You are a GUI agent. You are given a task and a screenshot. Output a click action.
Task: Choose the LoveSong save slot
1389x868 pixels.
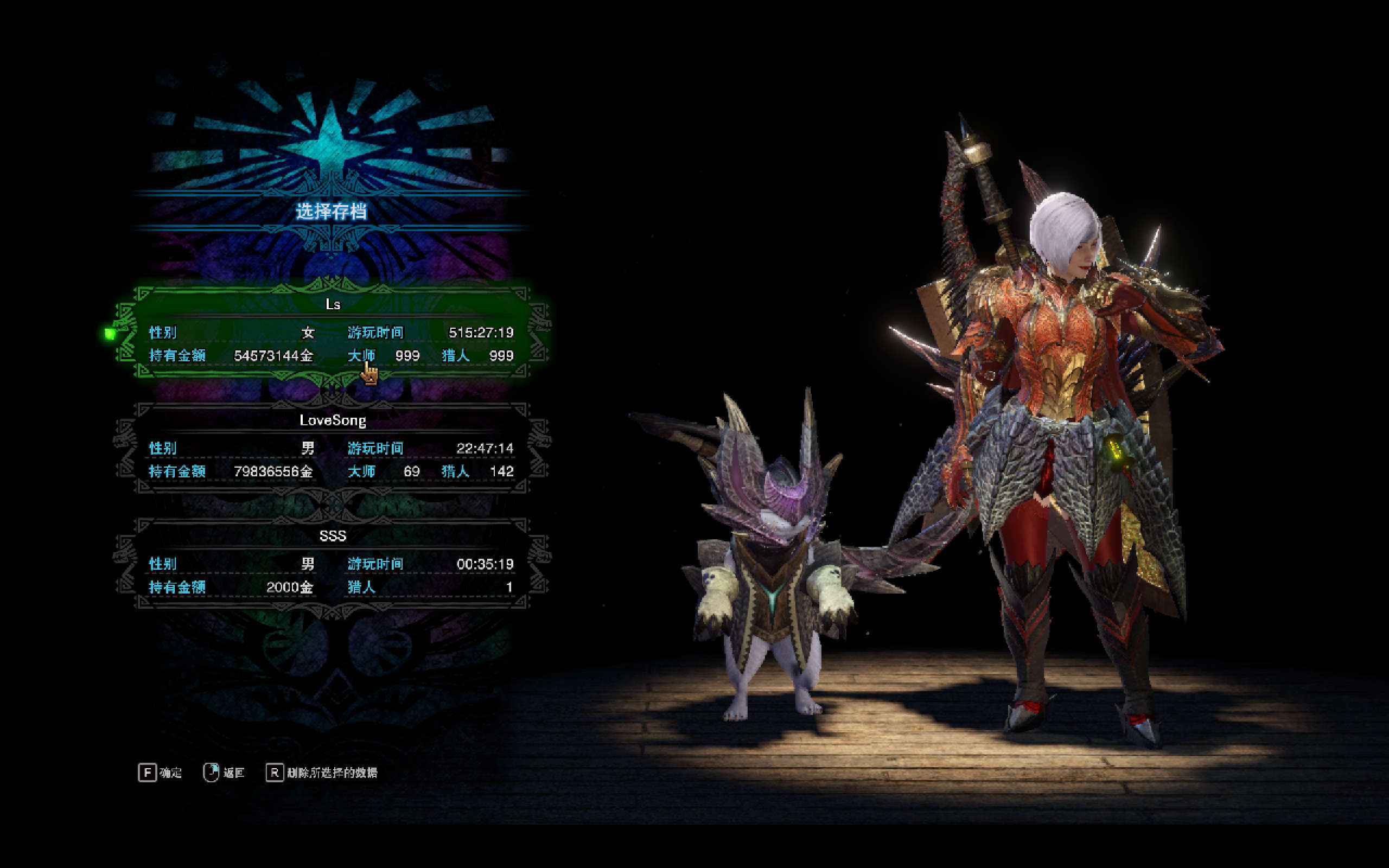(332, 448)
